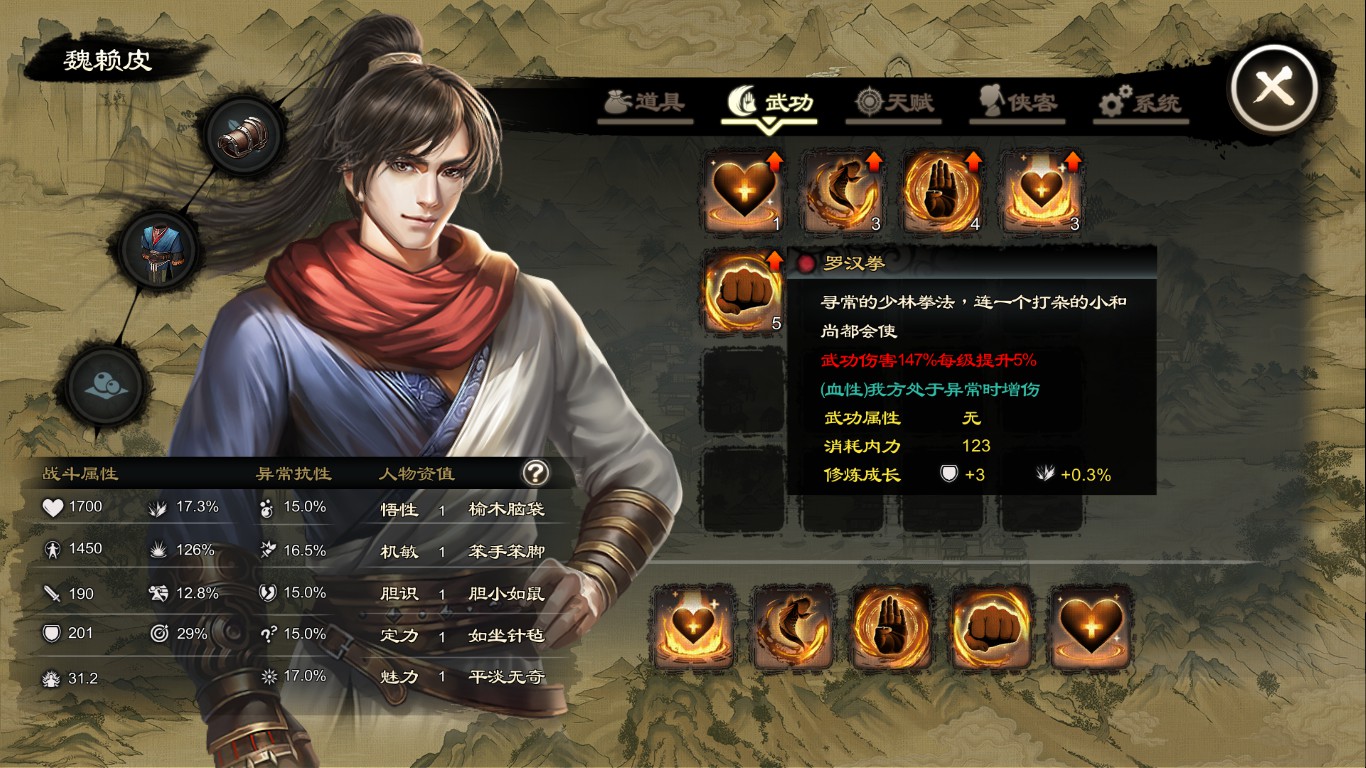Click the flaming heart icon starting the bottom row
The height and width of the screenshot is (768, 1366).
click(x=694, y=628)
